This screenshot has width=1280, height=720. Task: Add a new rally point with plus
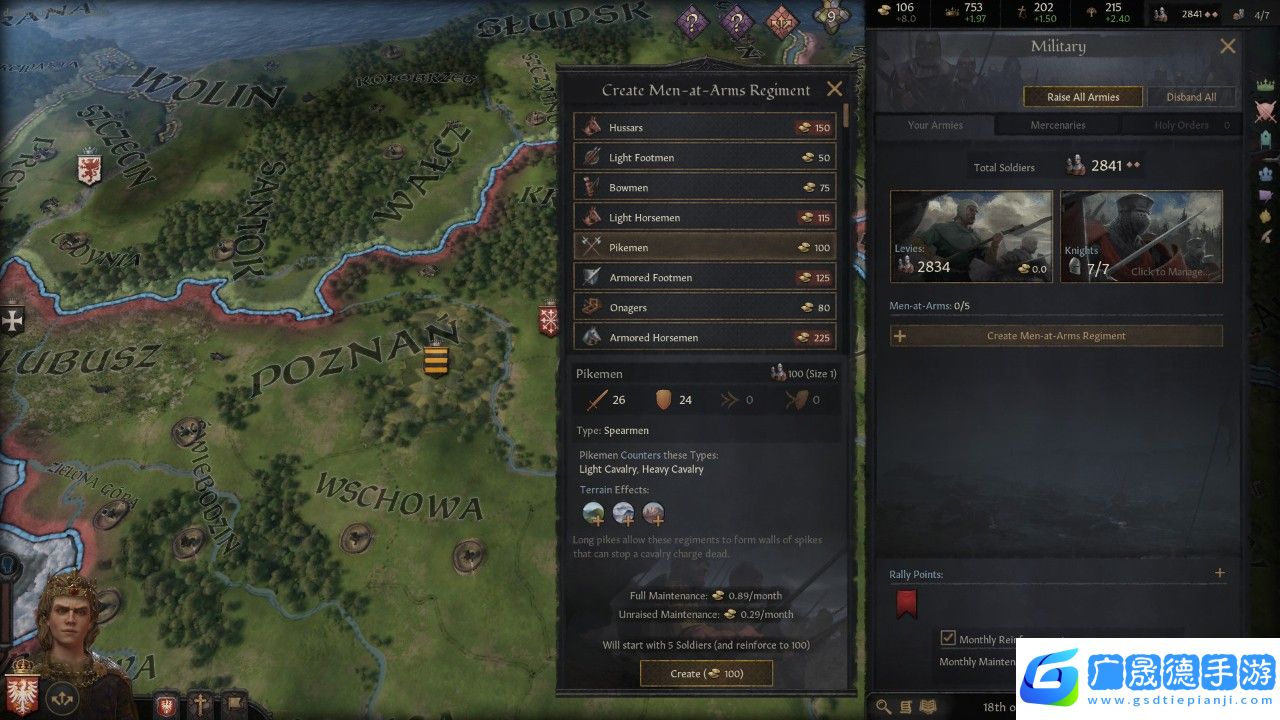click(x=1219, y=573)
